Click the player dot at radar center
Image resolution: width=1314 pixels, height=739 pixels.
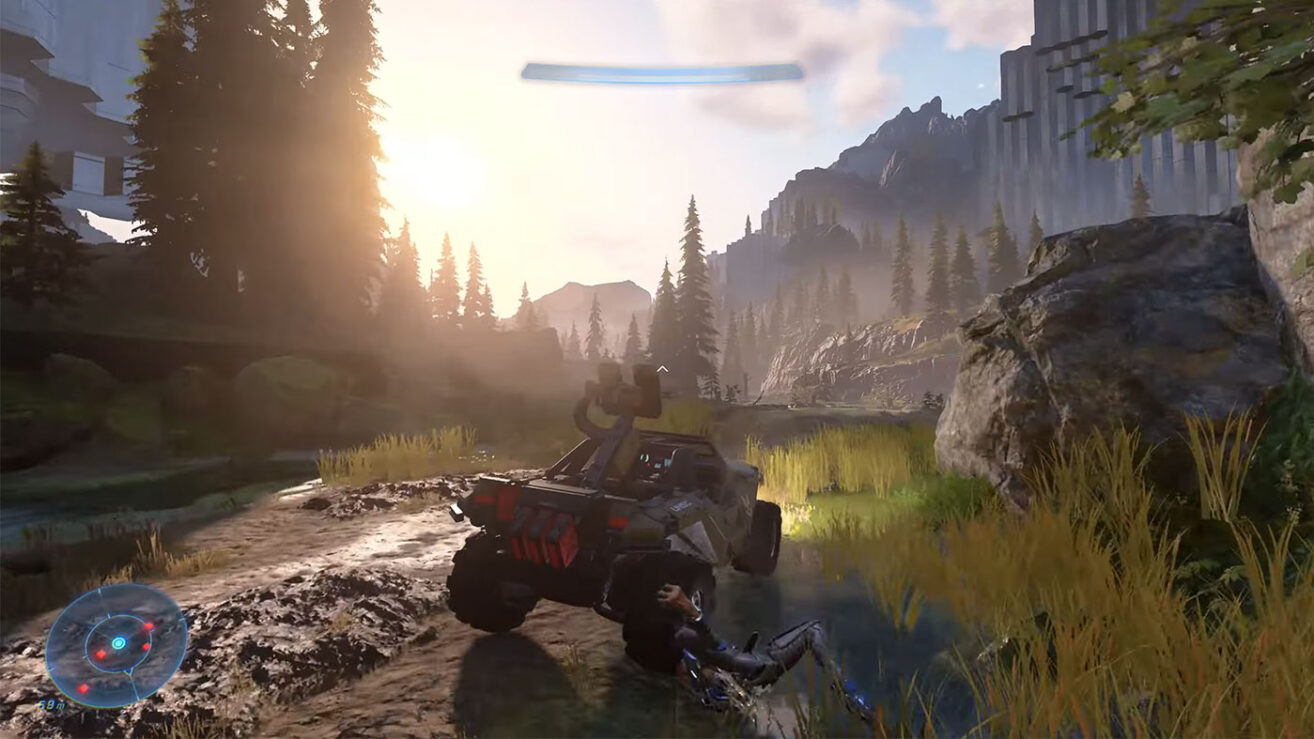click(118, 643)
